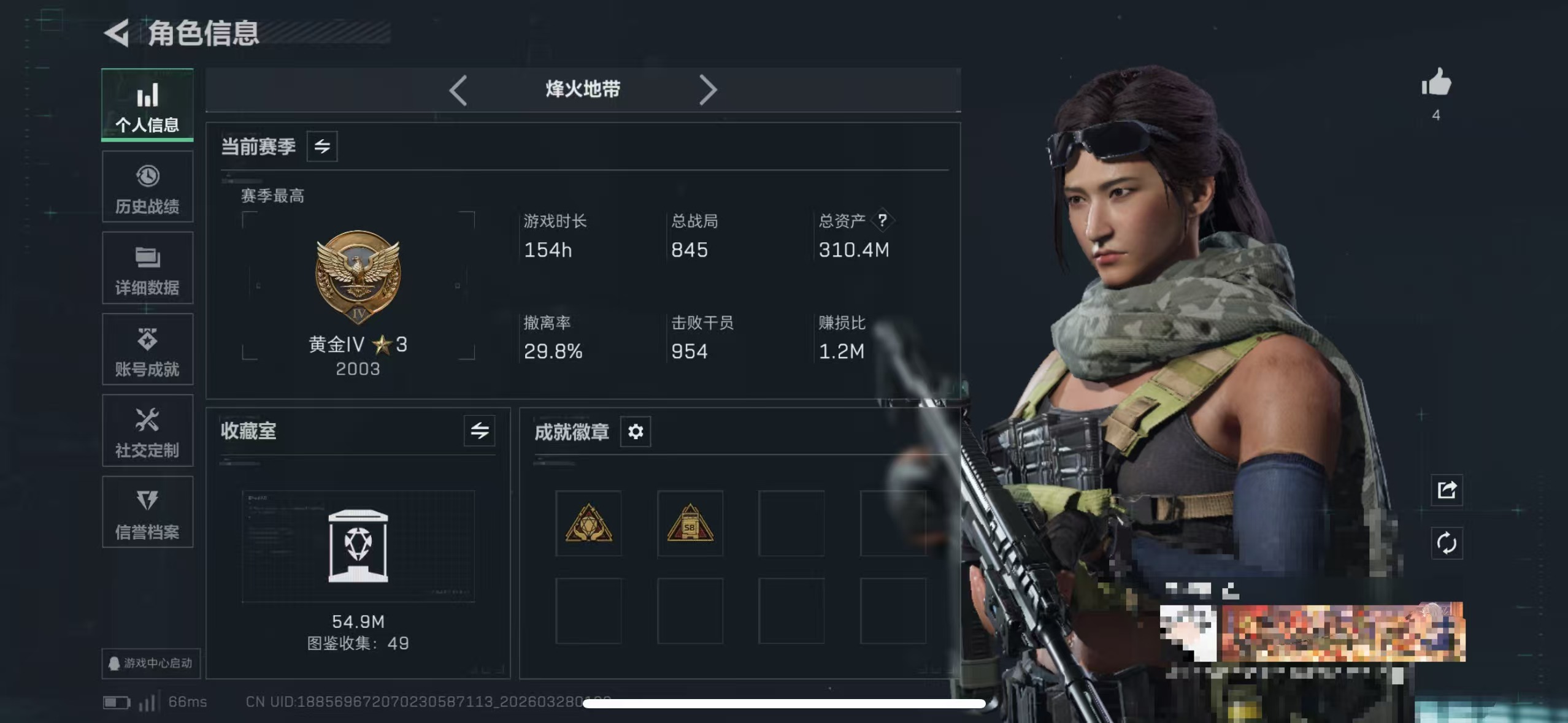View the 信誉档案 tab

147,513
